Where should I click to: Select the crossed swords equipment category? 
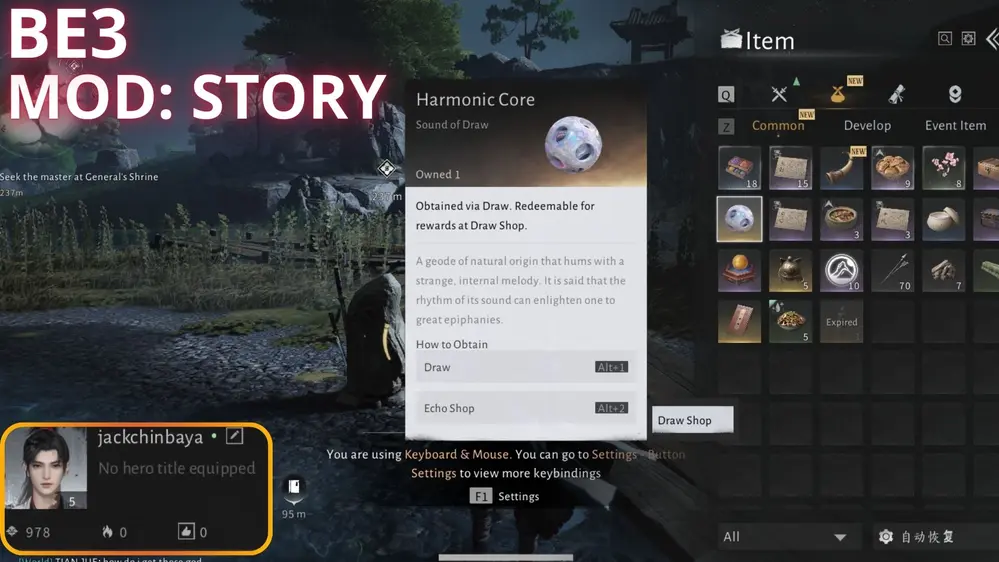[779, 94]
